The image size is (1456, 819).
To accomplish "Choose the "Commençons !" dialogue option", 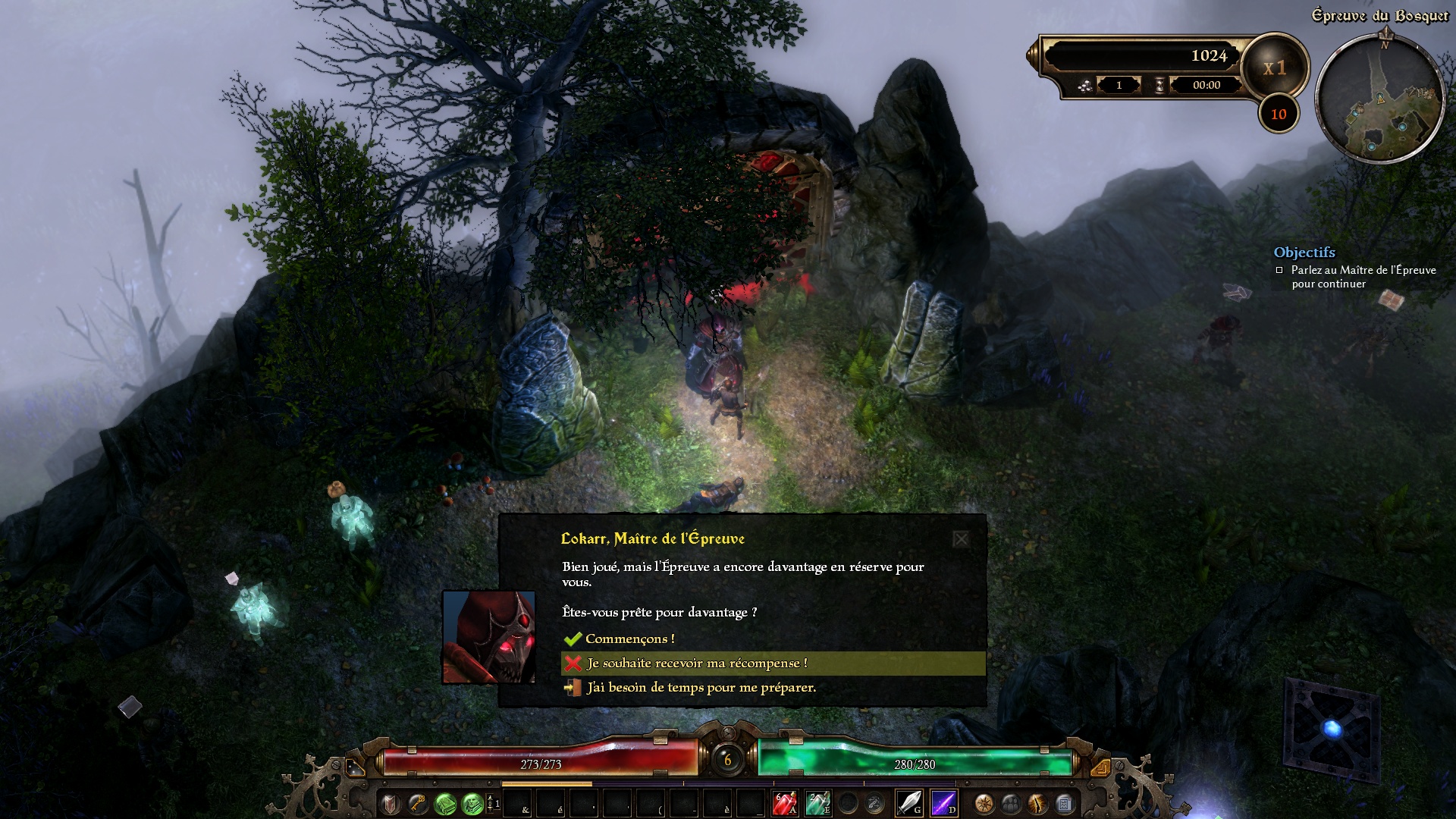I will click(x=629, y=639).
